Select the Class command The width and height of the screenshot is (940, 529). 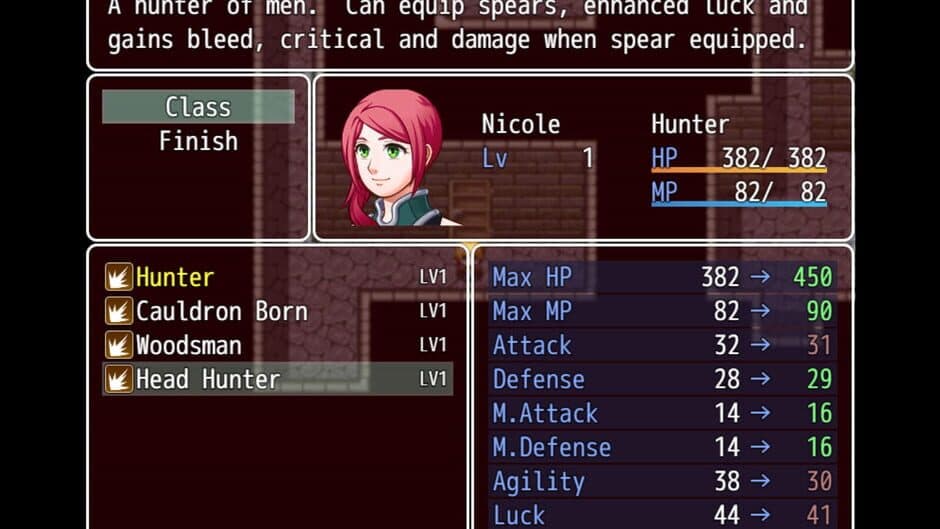198,107
